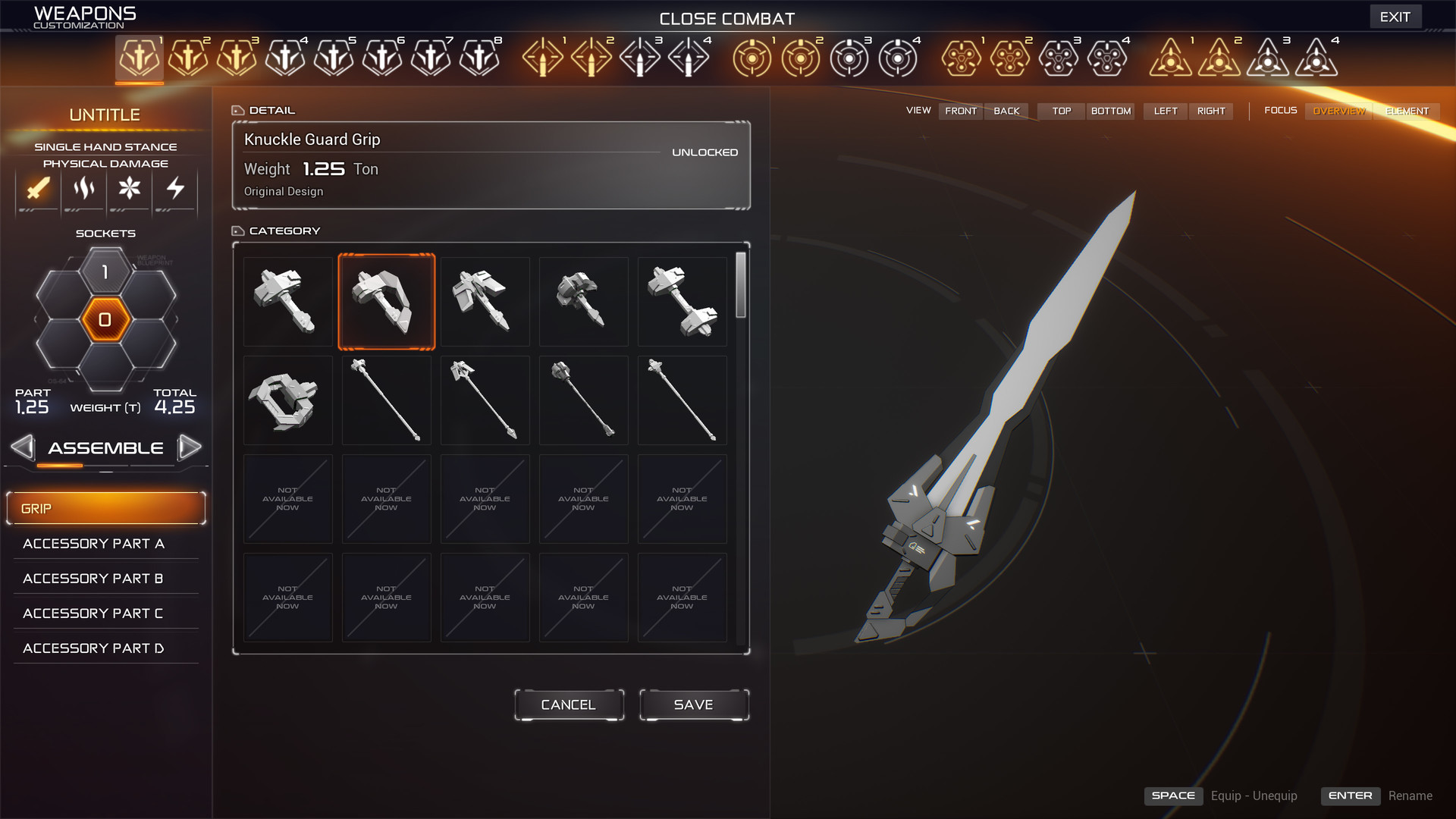Switch view to Front
The height and width of the screenshot is (819, 1456).
pyautogui.click(x=961, y=111)
